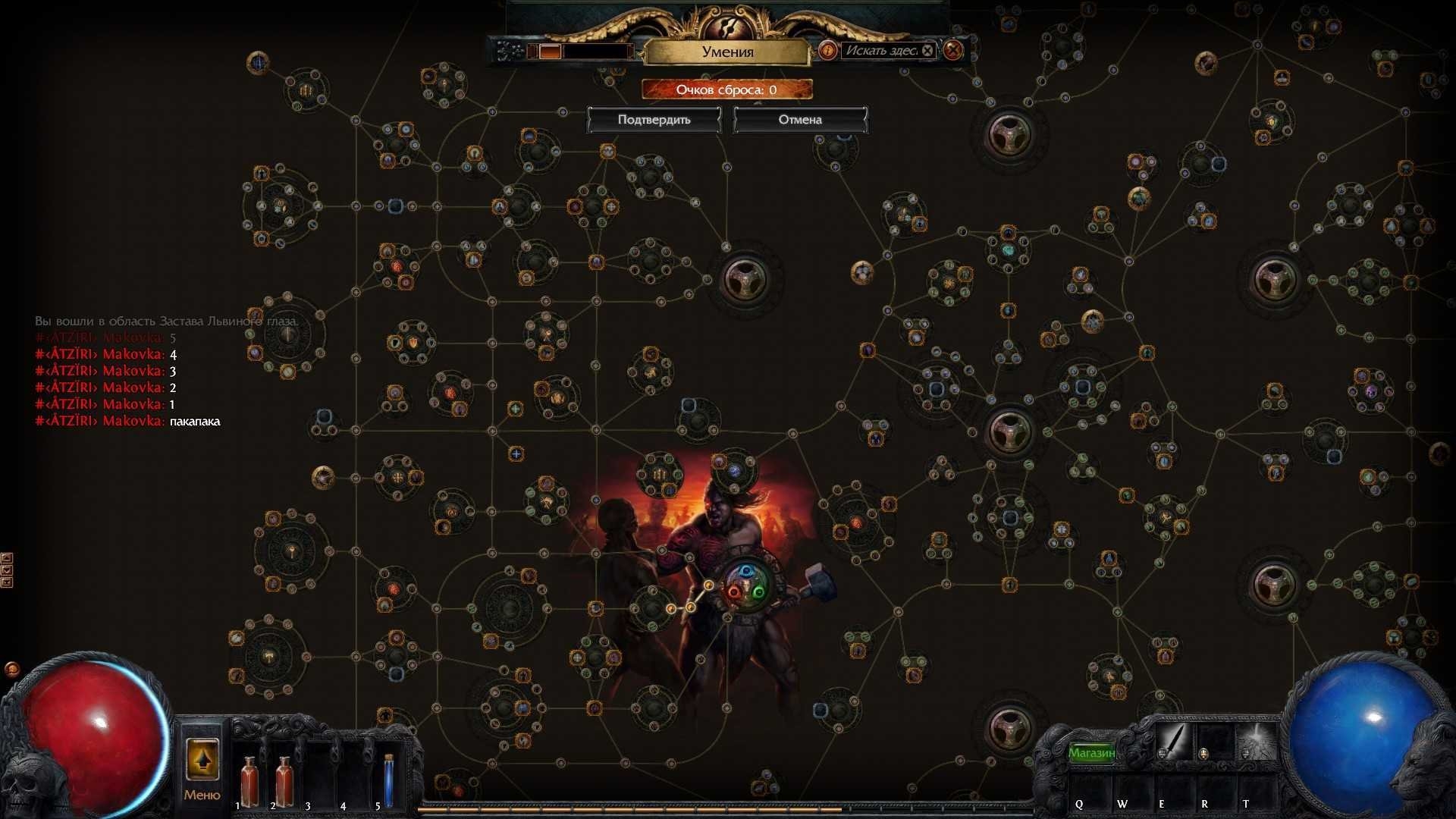1456x819 pixels.
Task: Select the sword default attack skill icon
Action: pos(1172,742)
